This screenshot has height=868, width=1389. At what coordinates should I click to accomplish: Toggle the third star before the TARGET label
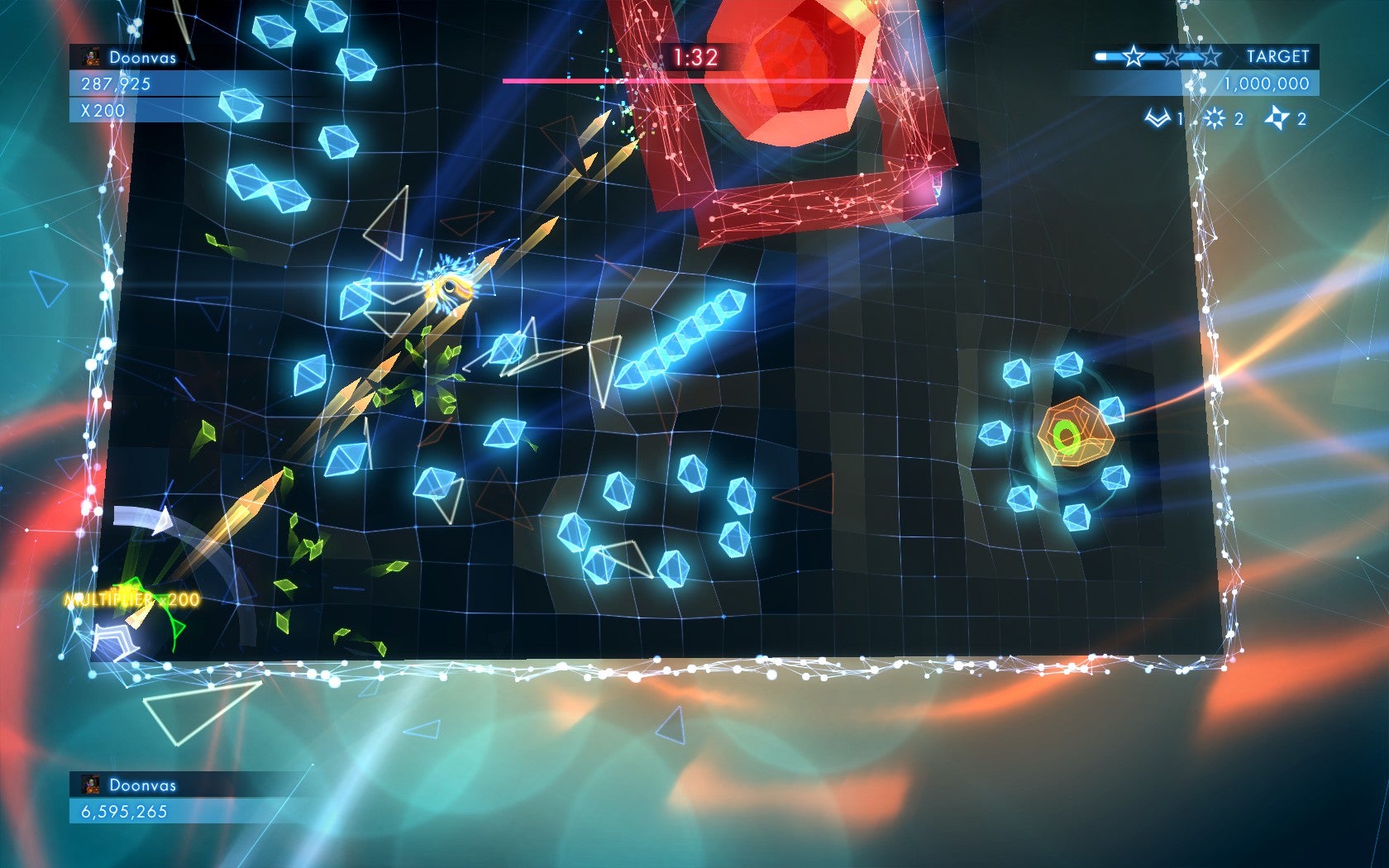click(x=1212, y=56)
